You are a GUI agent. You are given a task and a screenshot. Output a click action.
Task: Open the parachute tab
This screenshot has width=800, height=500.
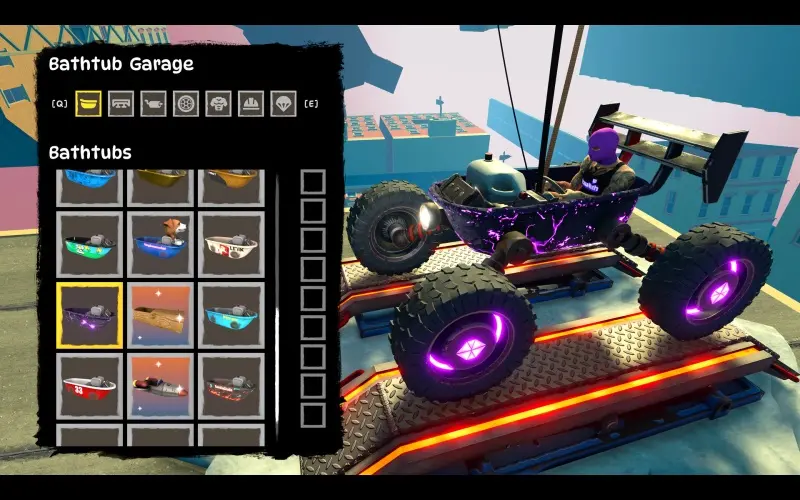point(283,103)
